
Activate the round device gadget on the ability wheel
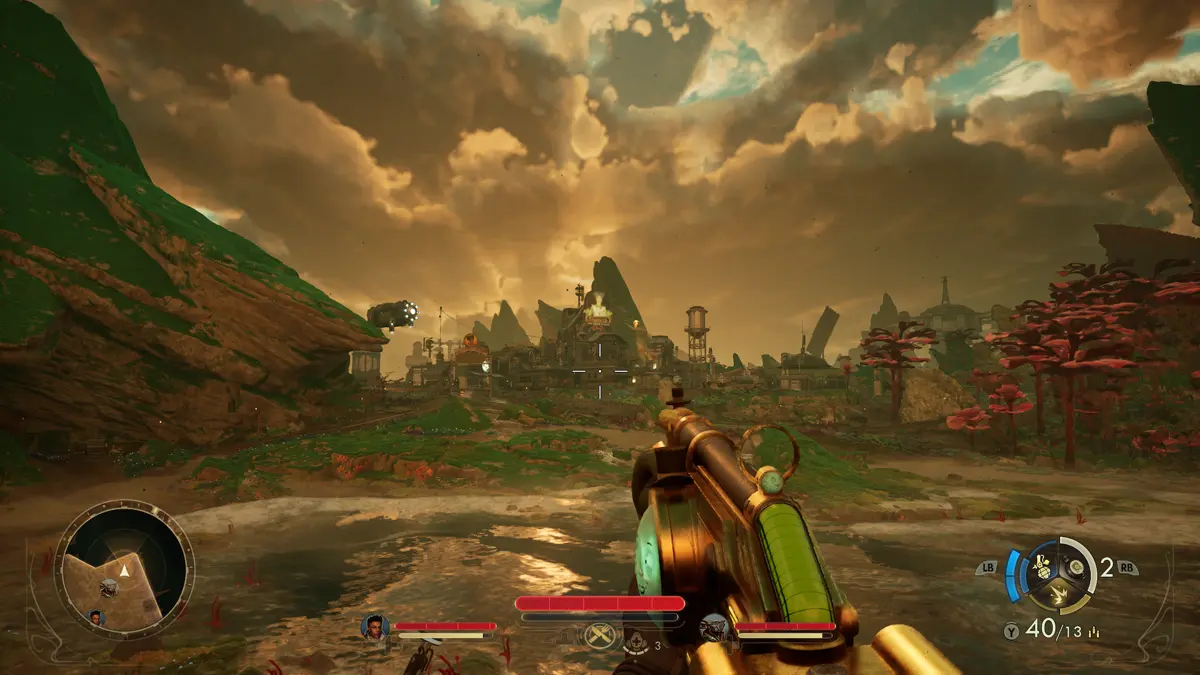[1075, 567]
